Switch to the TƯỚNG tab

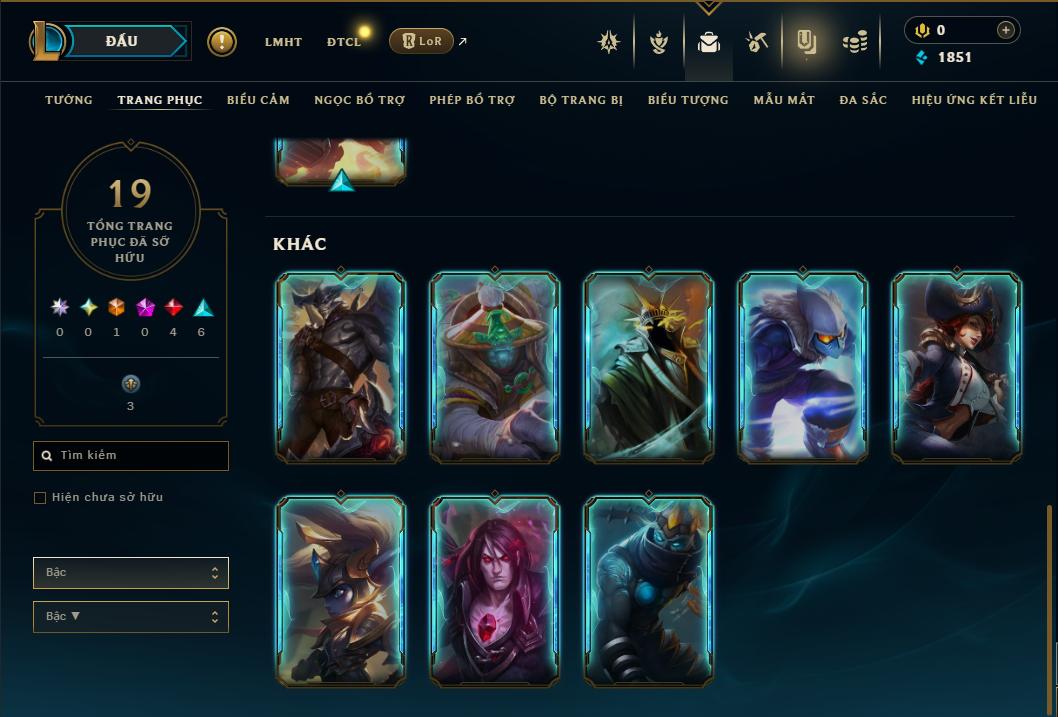click(x=69, y=100)
